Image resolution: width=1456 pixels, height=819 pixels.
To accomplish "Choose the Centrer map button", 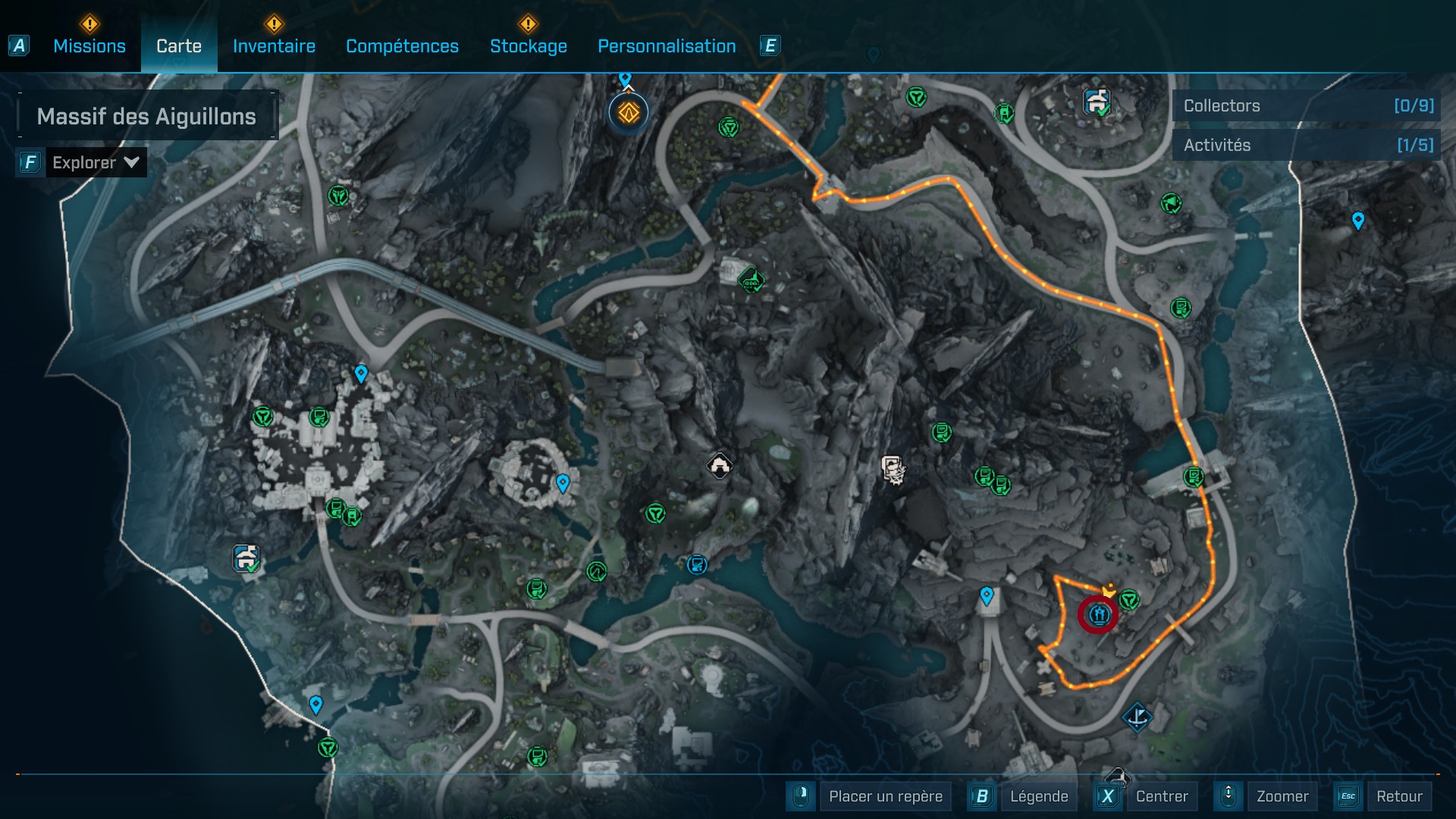I will [1161, 796].
